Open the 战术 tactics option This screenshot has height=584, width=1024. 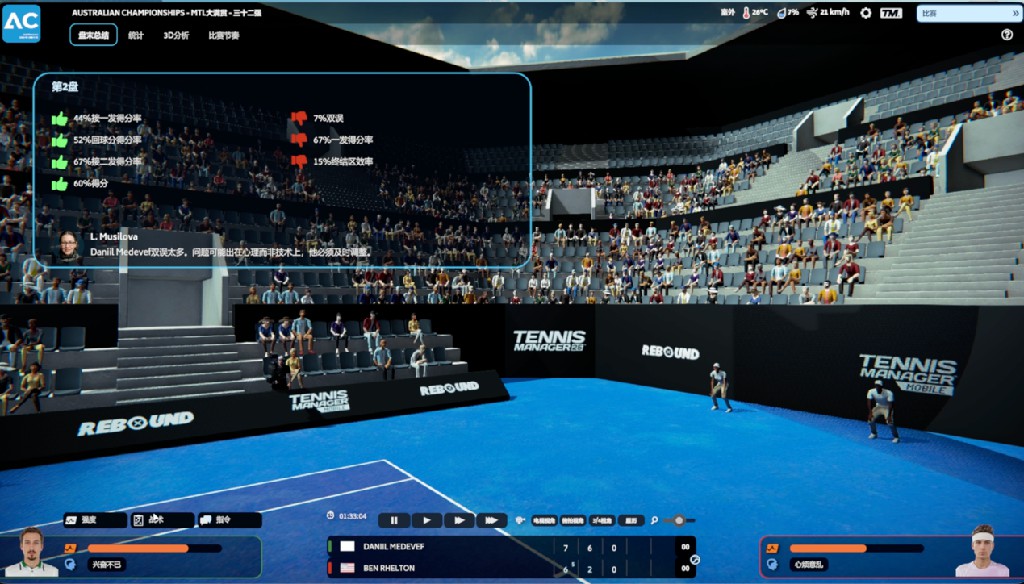pos(162,520)
